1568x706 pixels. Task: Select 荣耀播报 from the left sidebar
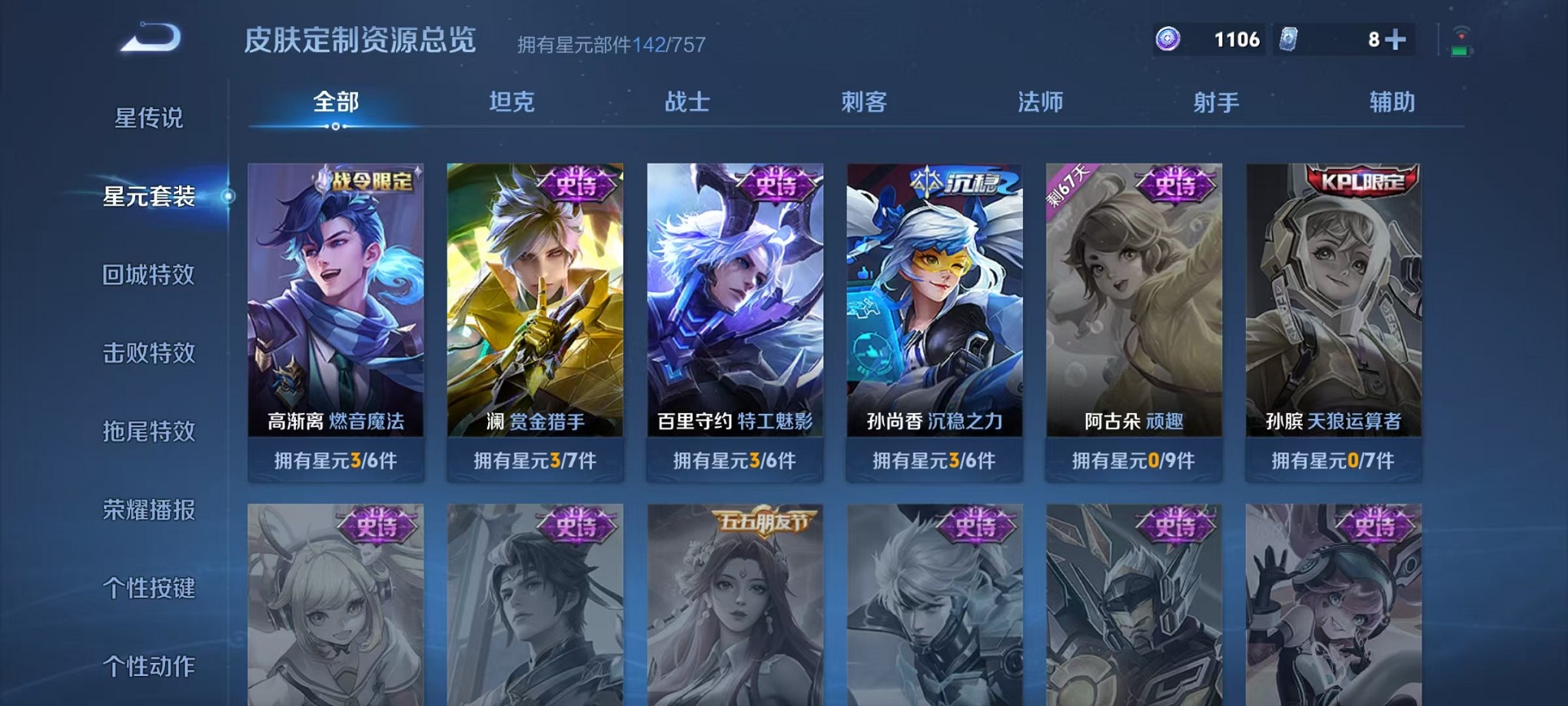point(151,510)
